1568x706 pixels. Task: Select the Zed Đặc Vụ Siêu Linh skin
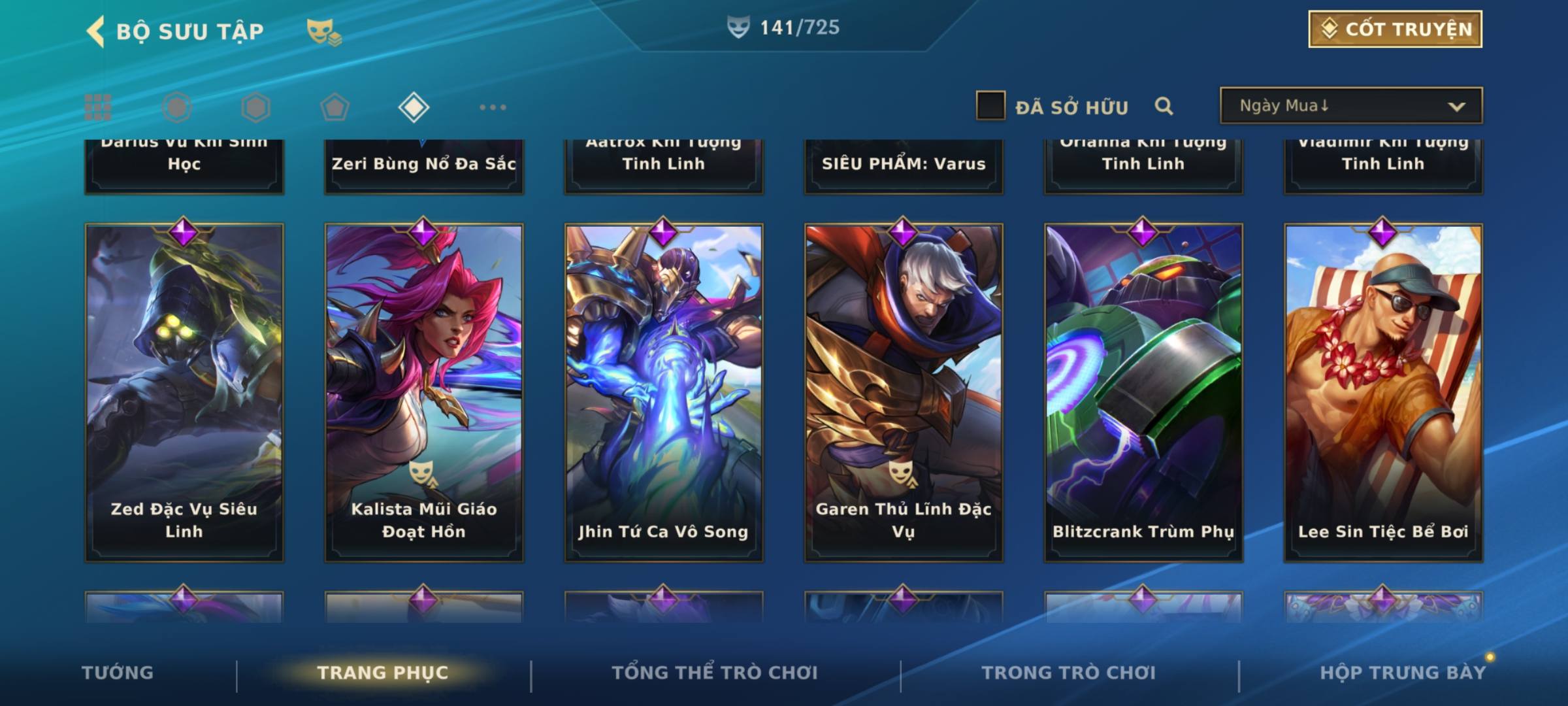pos(184,392)
